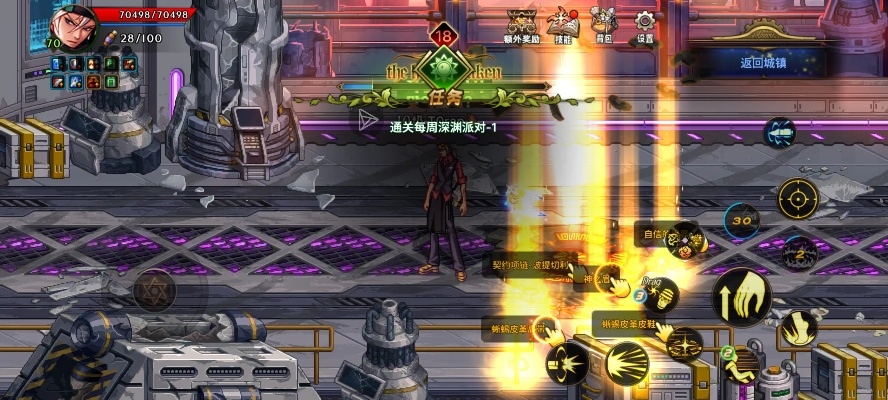
Task: Select the 通关每周深渊派对 quest objective
Action: point(443,127)
